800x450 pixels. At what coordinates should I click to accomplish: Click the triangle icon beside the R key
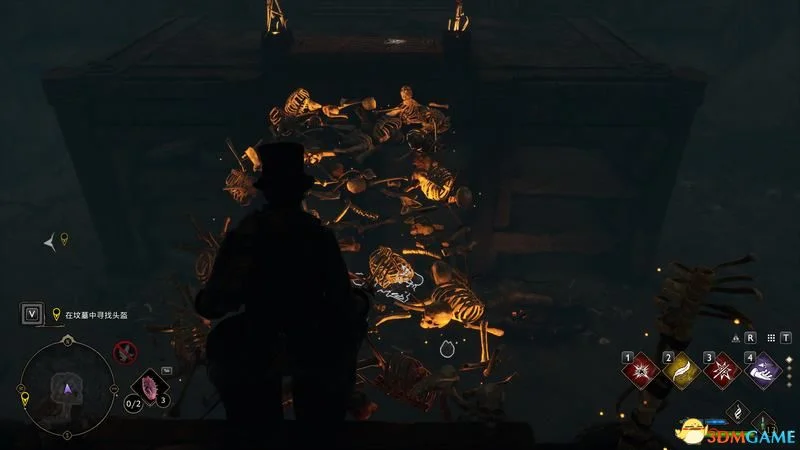pyautogui.click(x=735, y=338)
